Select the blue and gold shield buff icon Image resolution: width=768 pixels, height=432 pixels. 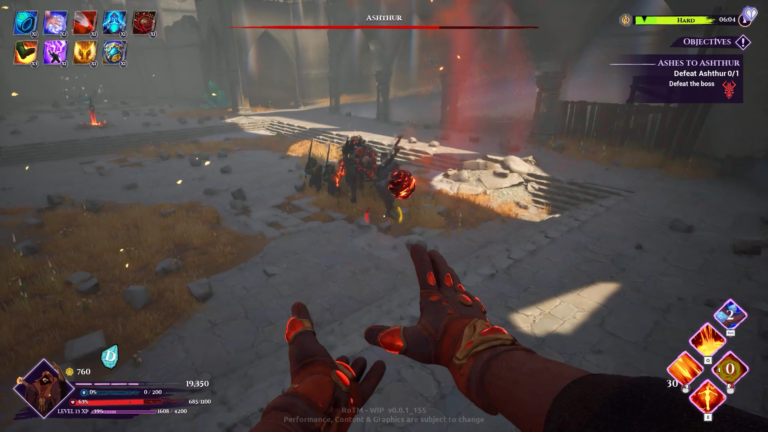[114, 52]
